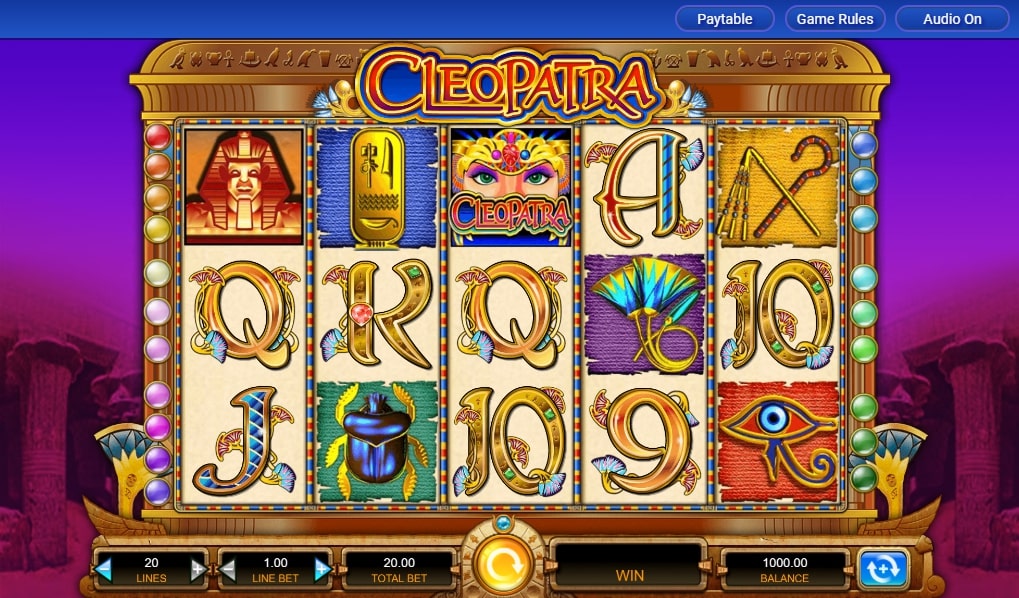Raise the line bet amount

pos(322,570)
